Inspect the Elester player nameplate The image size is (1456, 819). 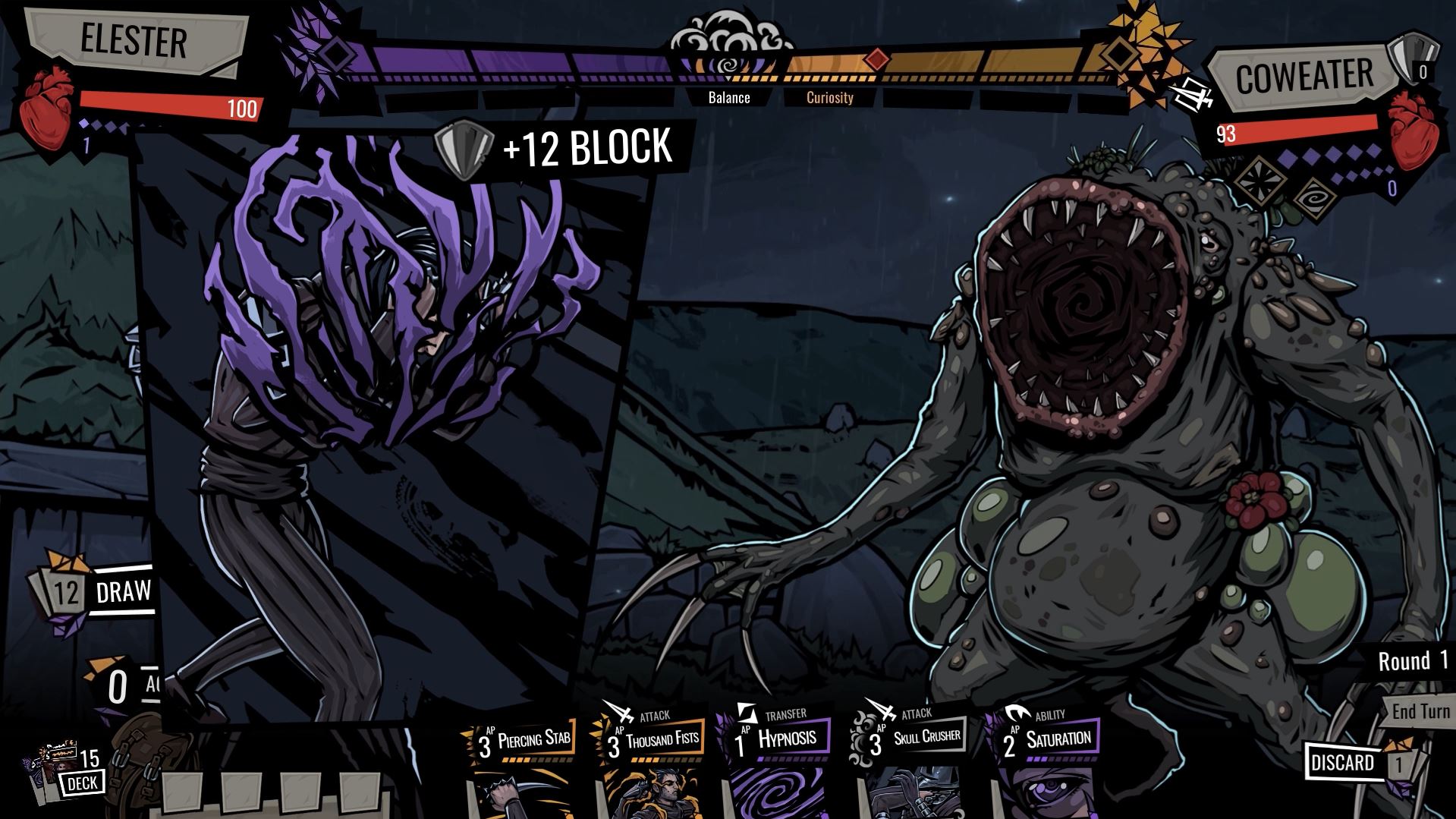(134, 40)
